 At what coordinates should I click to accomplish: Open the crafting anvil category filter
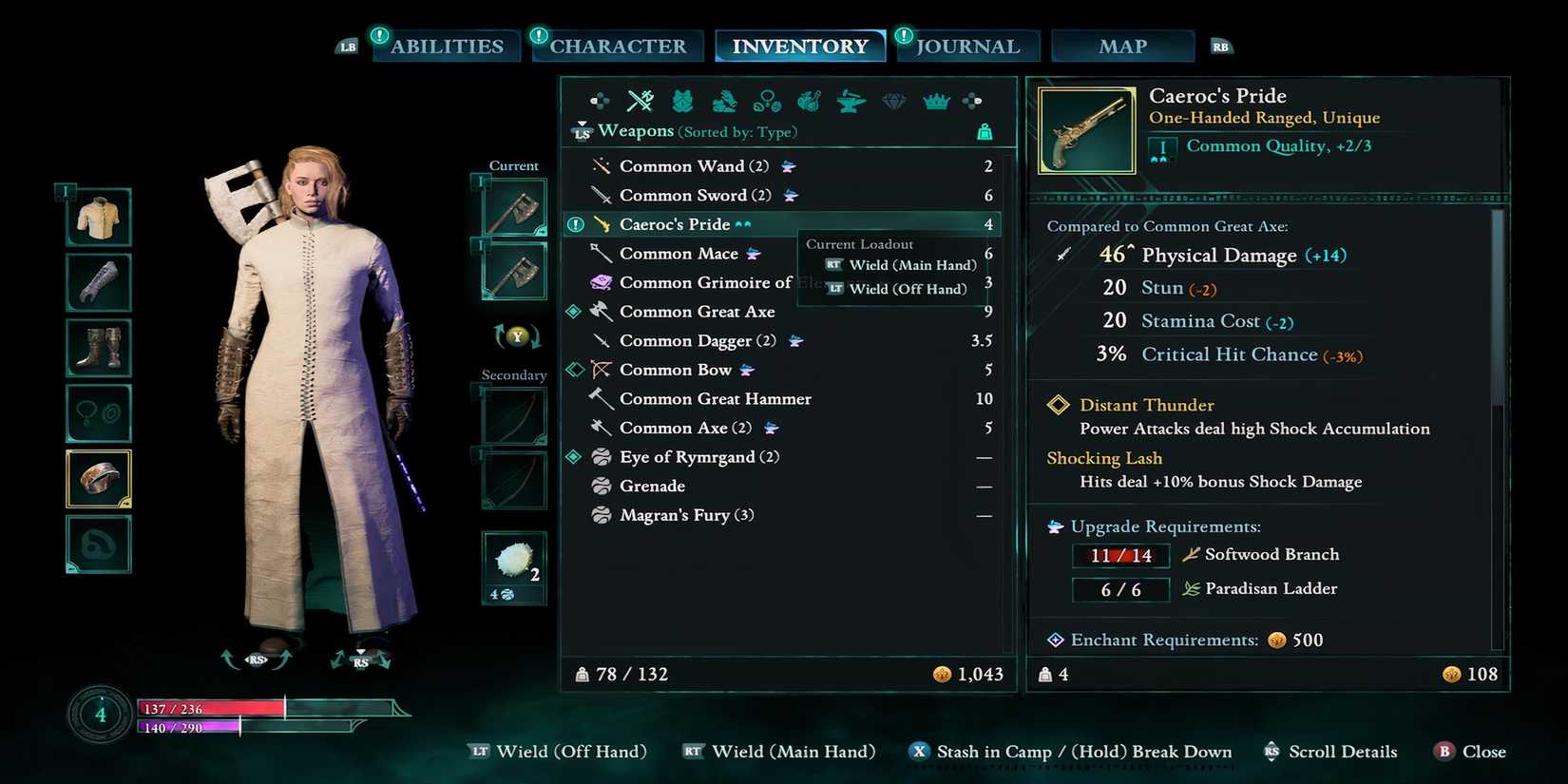click(x=849, y=100)
